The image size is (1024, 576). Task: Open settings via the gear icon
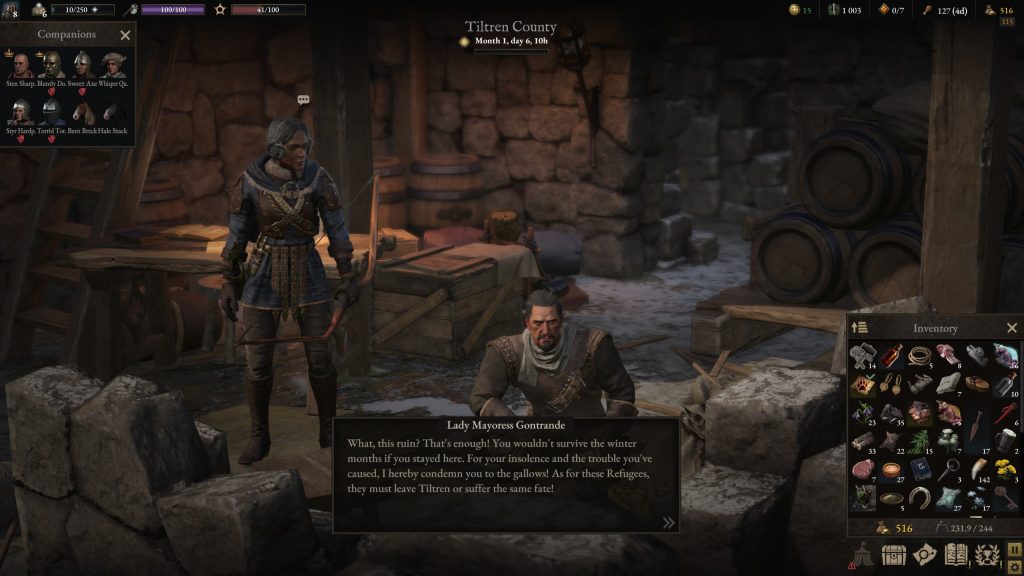[x=1014, y=566]
